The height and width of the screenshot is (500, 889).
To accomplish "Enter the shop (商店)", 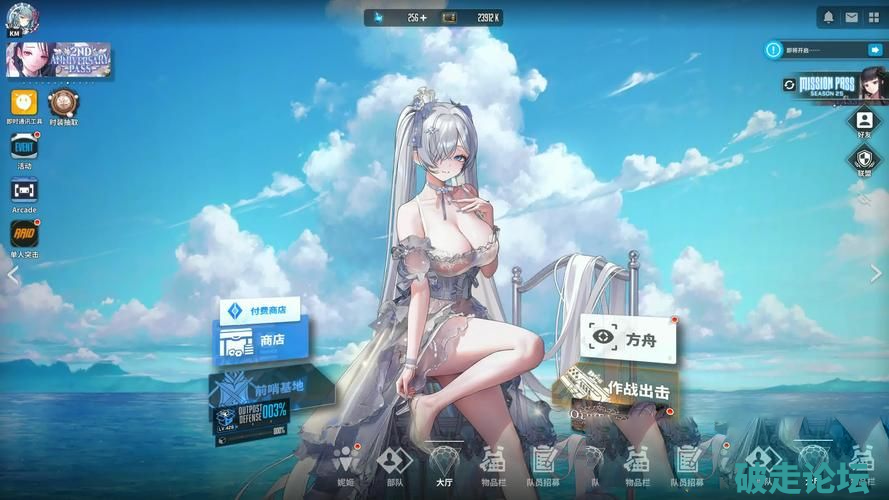I will coord(262,341).
